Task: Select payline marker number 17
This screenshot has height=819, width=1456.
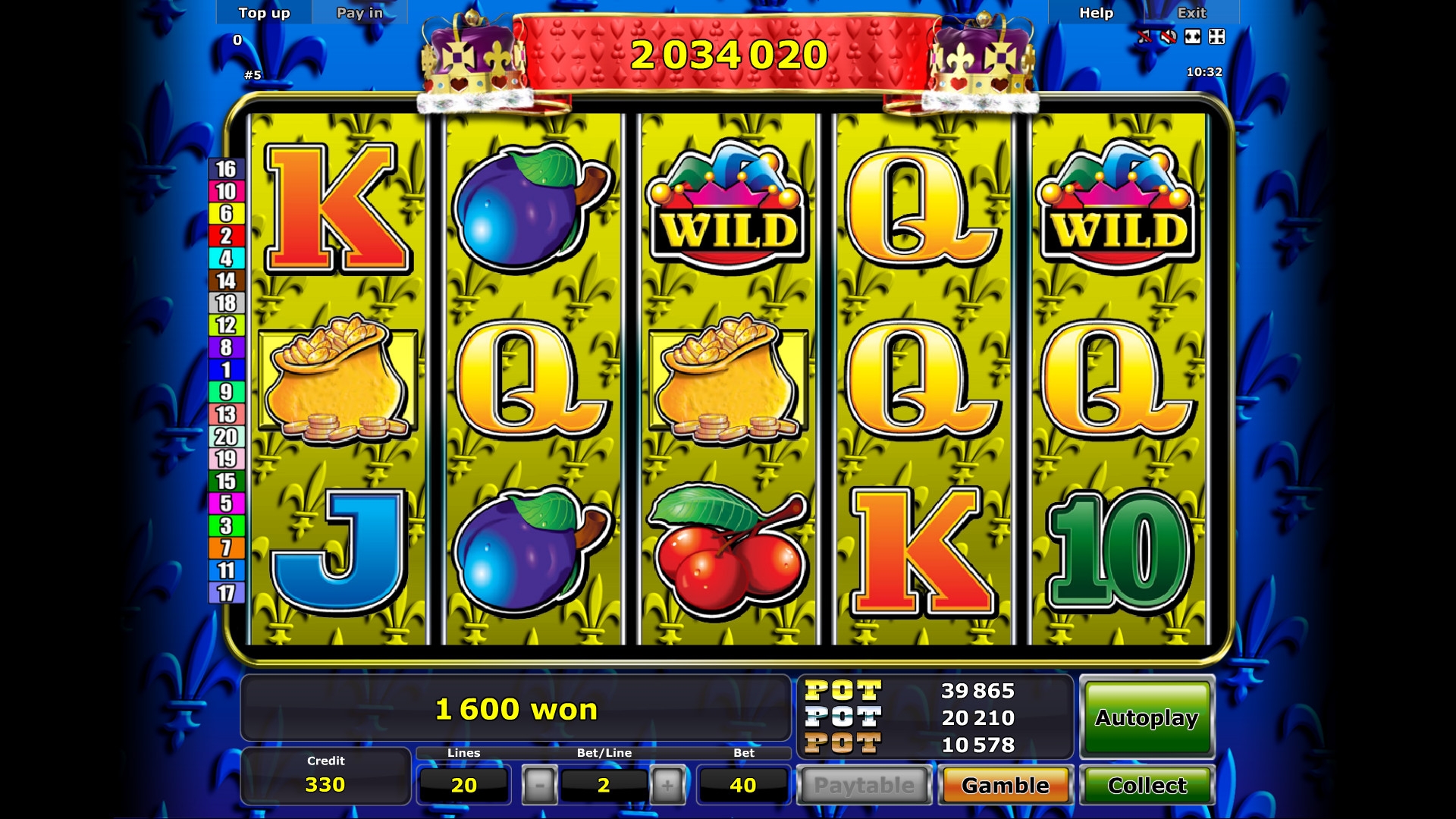Action: pos(226,593)
